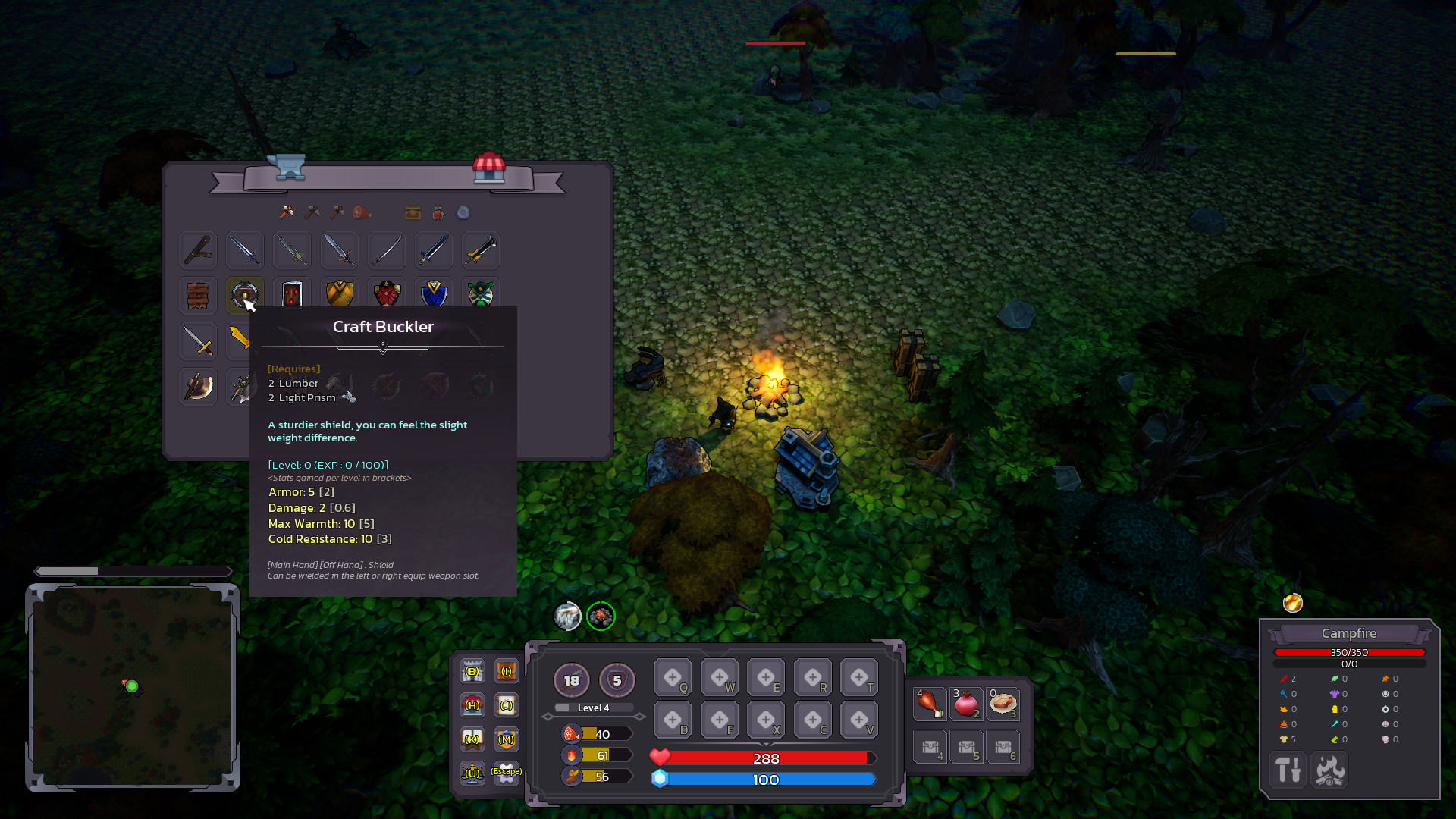This screenshot has width=1456, height=819.
Task: Open the inventory bag with (I) hotkey
Action: (x=506, y=671)
